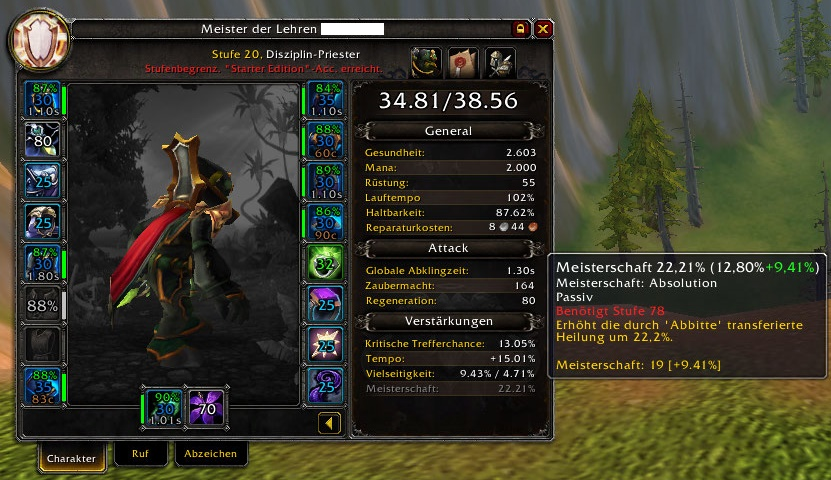Click the green swirl ring slot
The image size is (831, 480).
[x=324, y=264]
